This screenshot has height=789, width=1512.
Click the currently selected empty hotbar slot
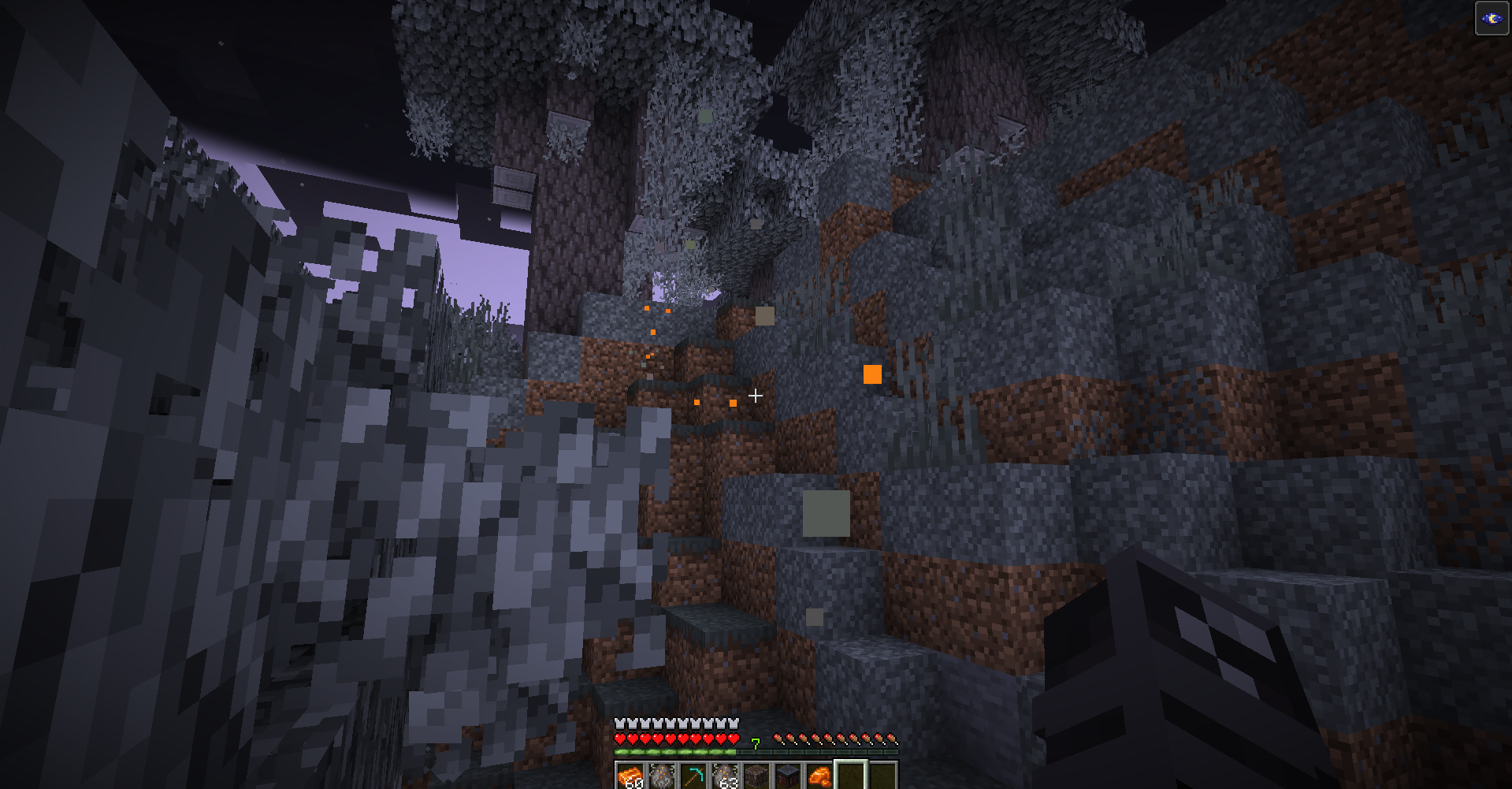coord(851,775)
